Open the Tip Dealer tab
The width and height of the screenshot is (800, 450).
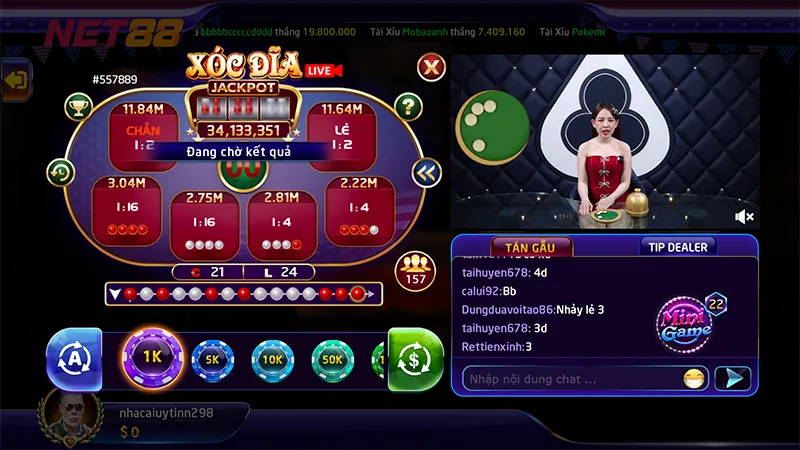pos(677,247)
